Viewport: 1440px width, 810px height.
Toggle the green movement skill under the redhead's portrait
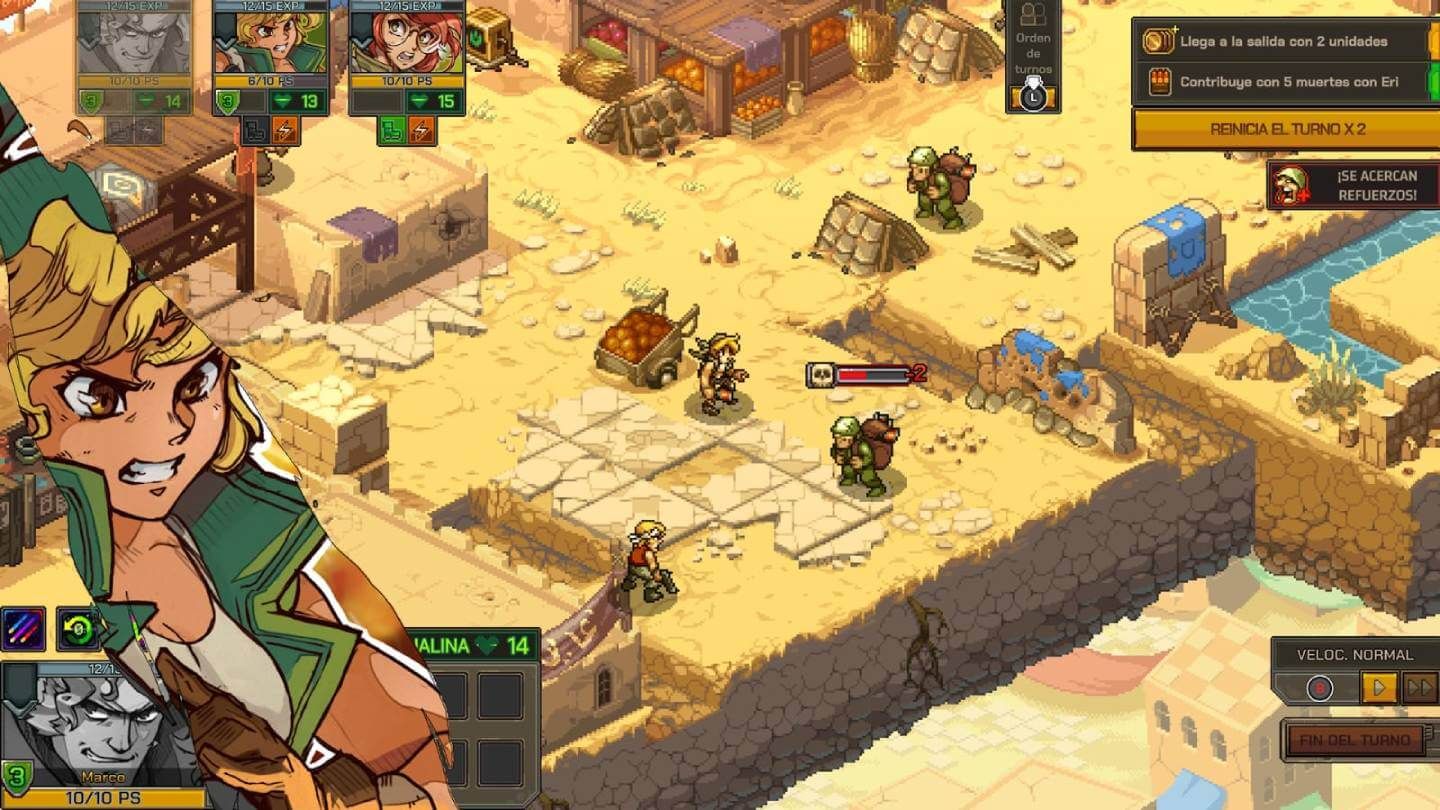(394, 131)
